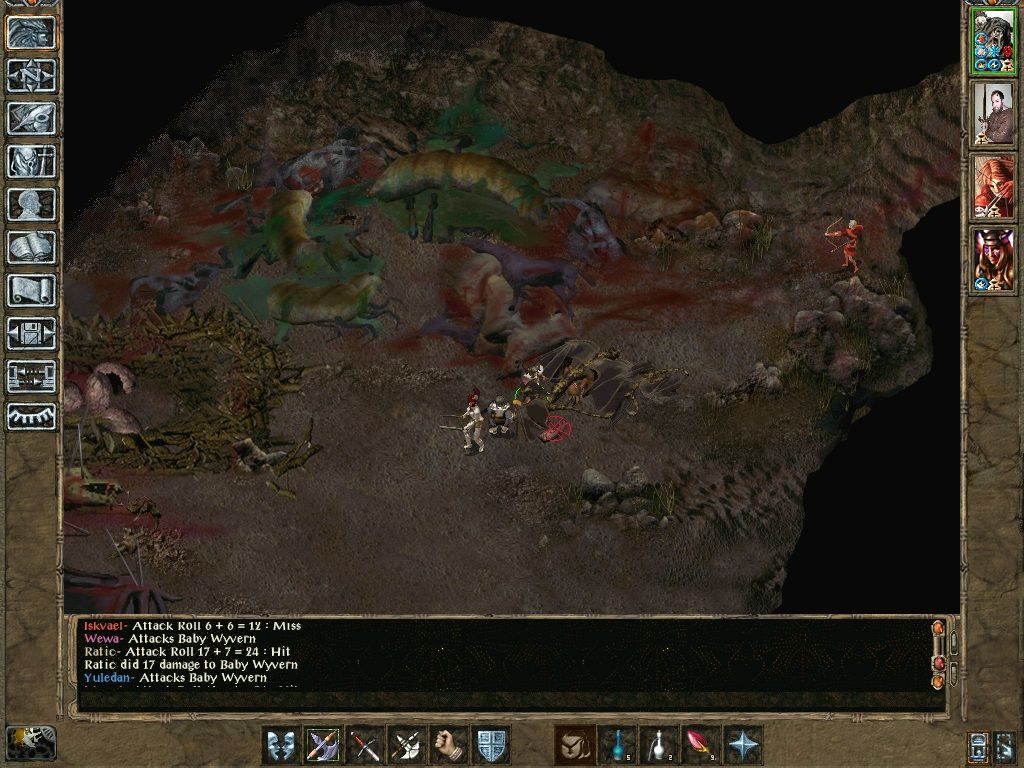Screen dimensions: 1024x768
Task: Activate the blue shield action button
Action: click(x=492, y=745)
